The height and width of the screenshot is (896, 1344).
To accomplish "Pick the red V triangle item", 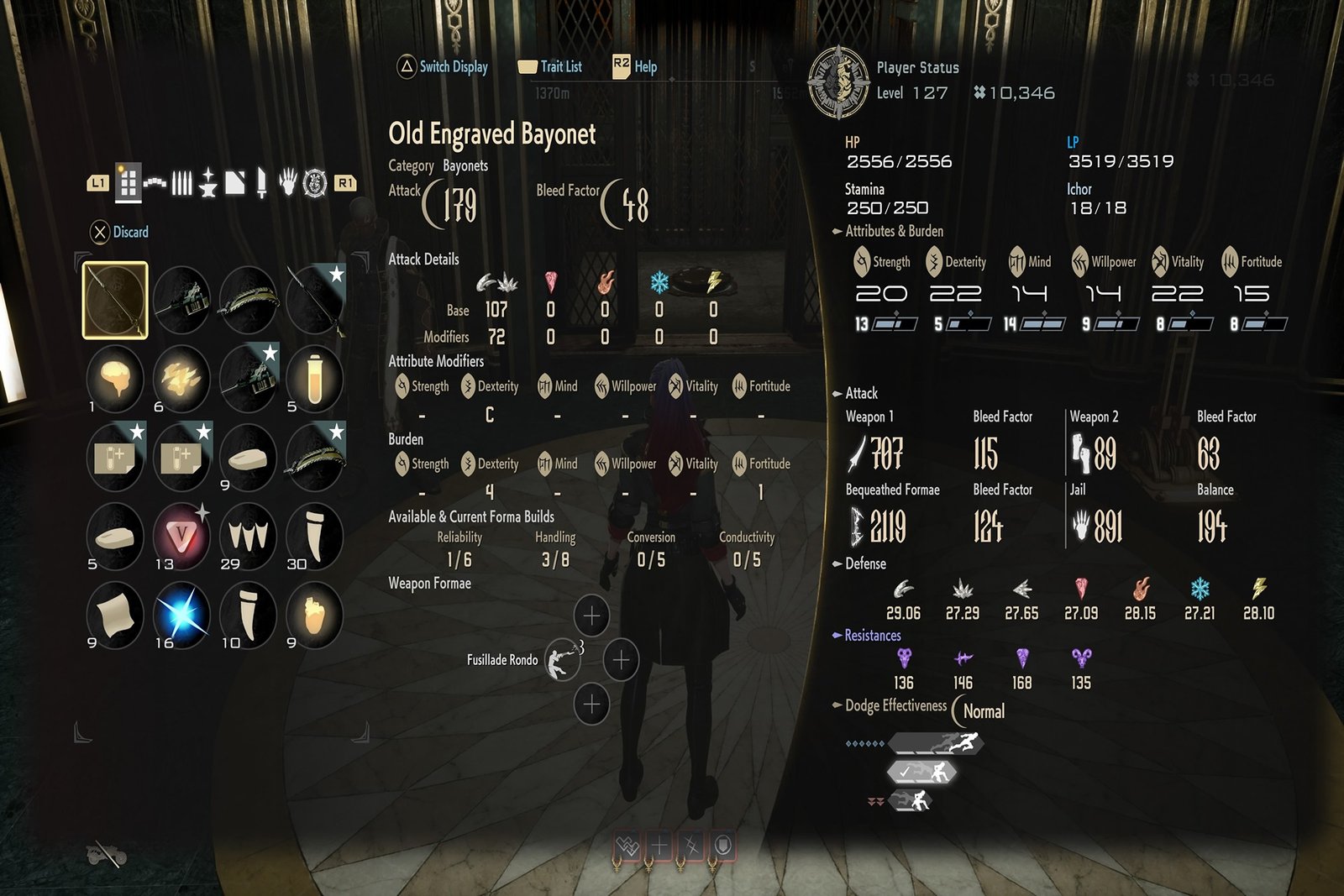I will [181, 537].
